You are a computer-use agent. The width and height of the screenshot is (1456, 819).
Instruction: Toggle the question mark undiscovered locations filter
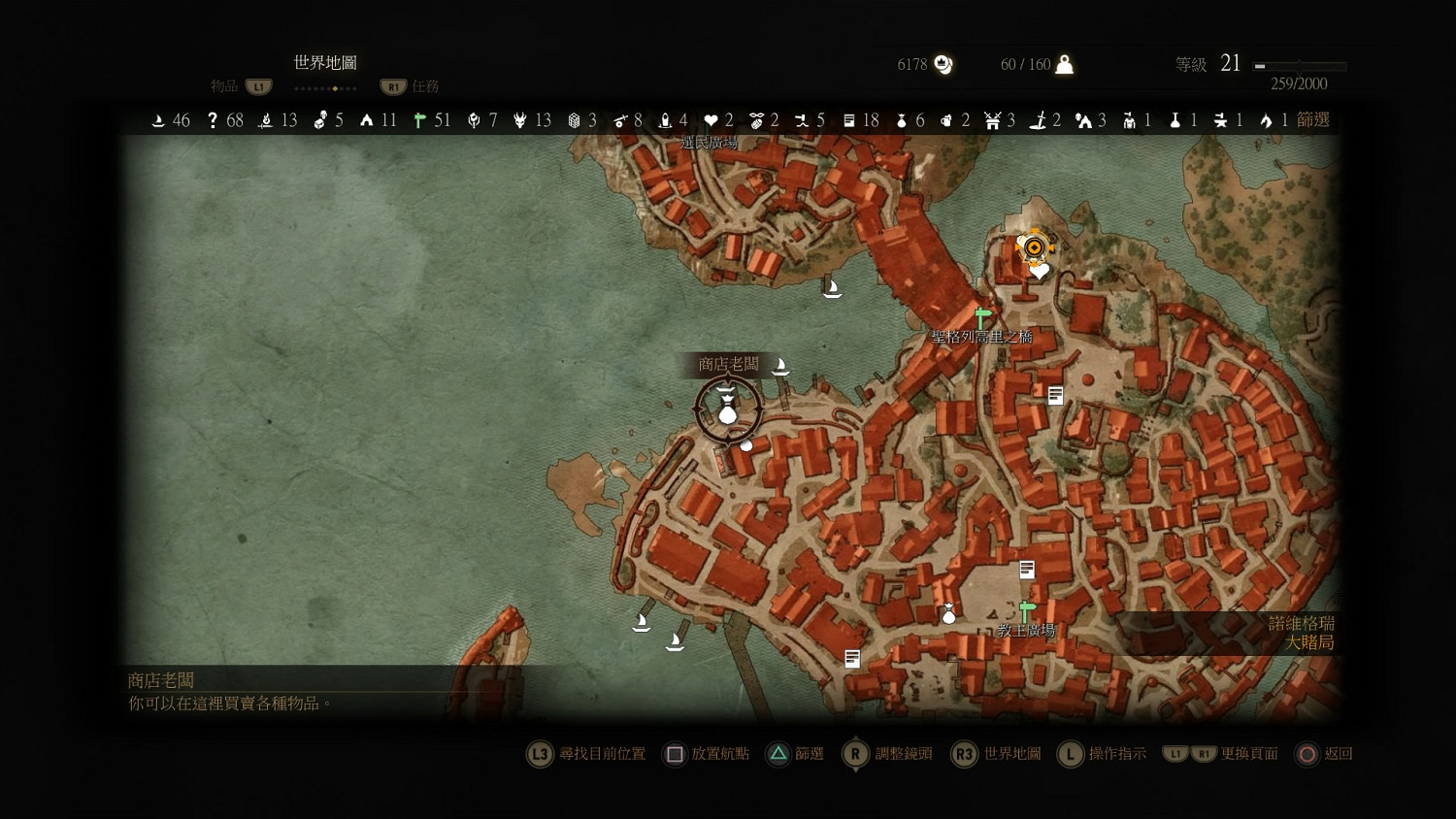[213, 120]
